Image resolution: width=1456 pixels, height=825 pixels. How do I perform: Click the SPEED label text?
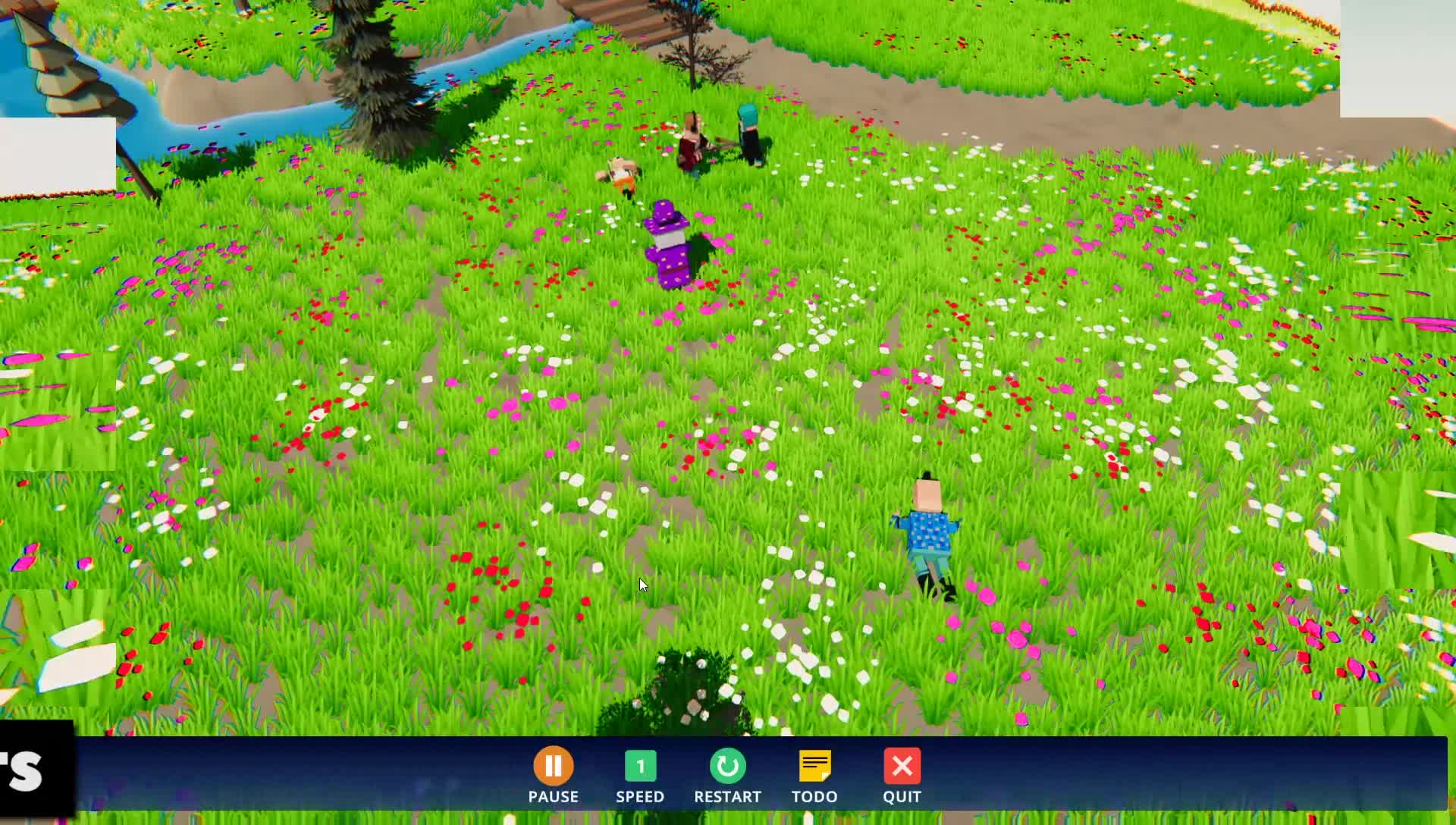[641, 797]
